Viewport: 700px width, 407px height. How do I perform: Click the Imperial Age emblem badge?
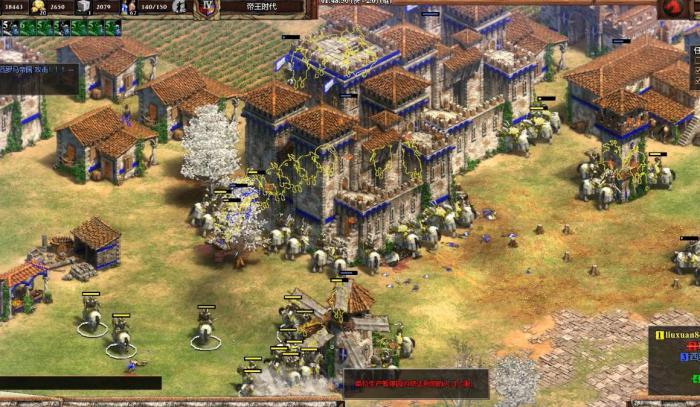(209, 8)
